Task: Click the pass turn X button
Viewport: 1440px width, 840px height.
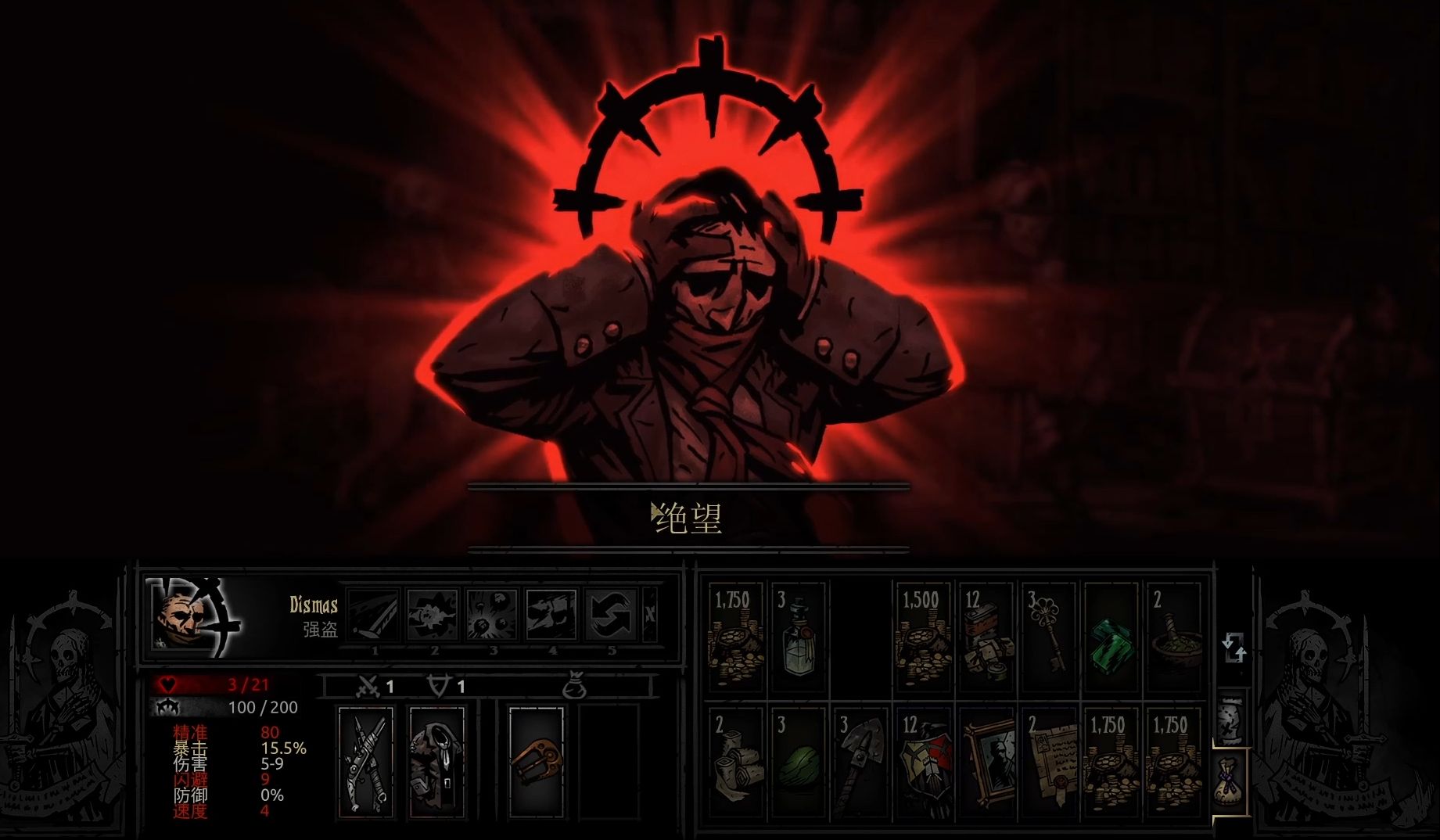Action: 650,615
